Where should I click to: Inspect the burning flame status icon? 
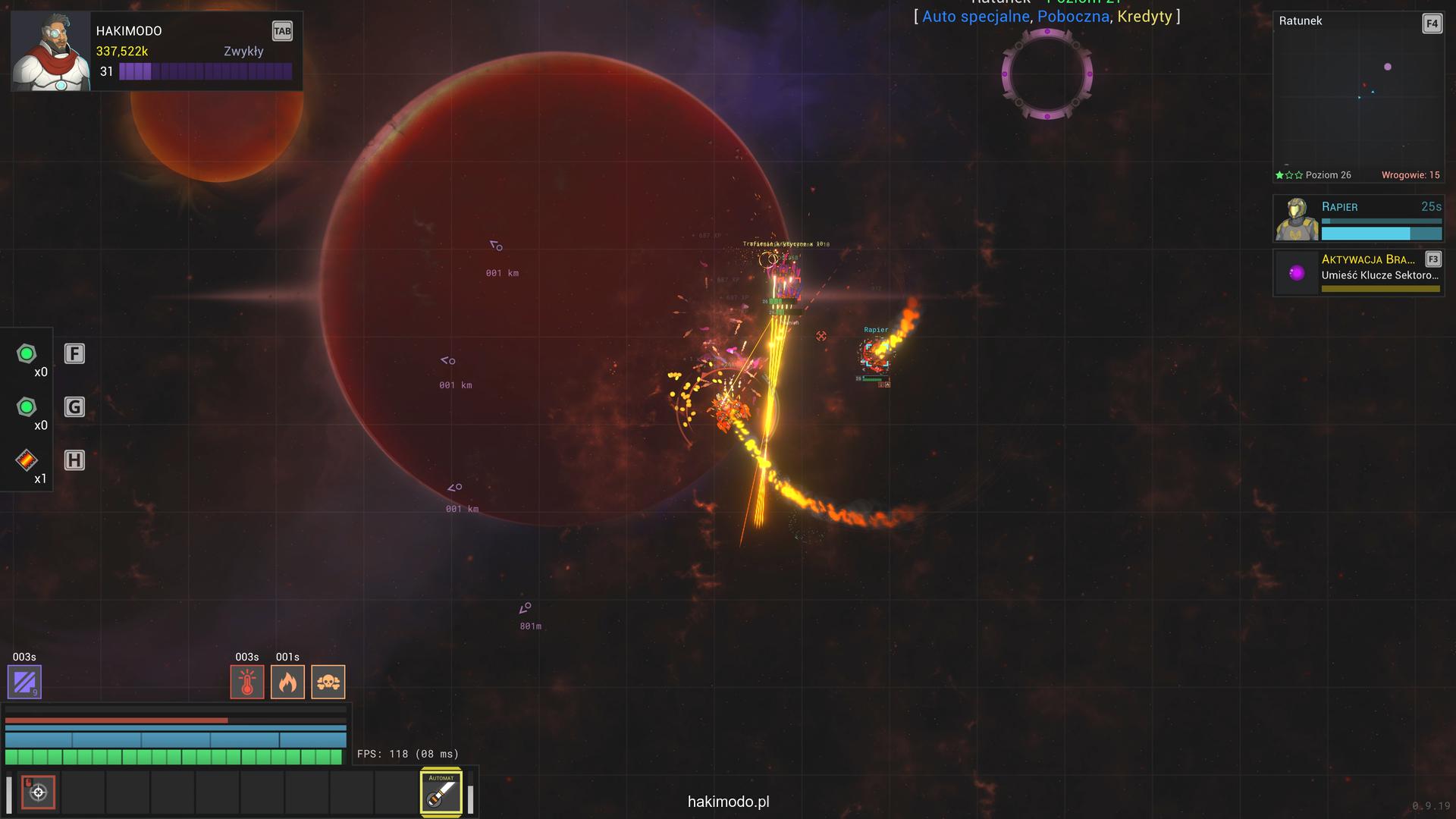tap(287, 682)
